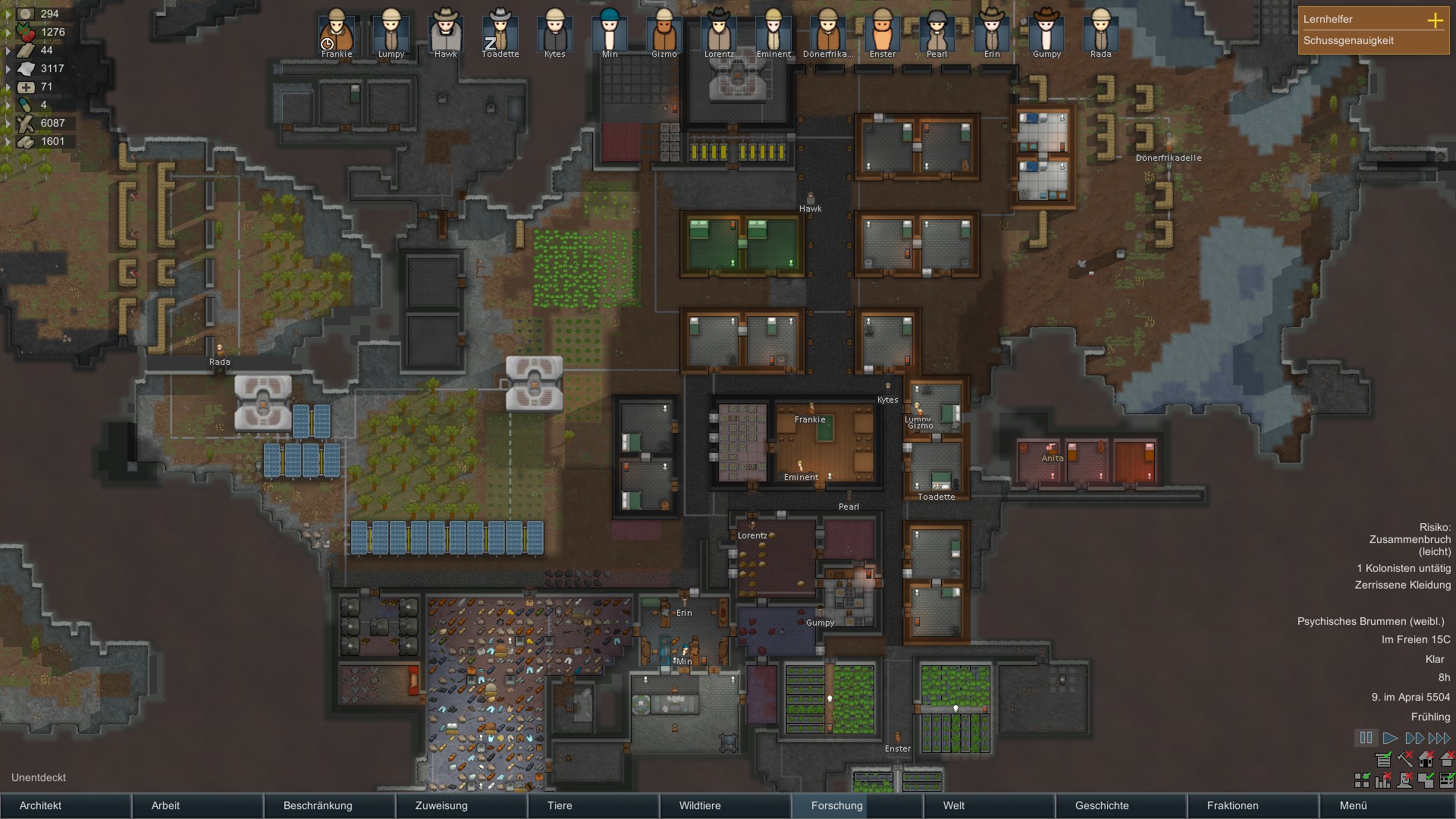This screenshot has width=1456, height=819.
Task: Click the pause button
Action: 1366,738
